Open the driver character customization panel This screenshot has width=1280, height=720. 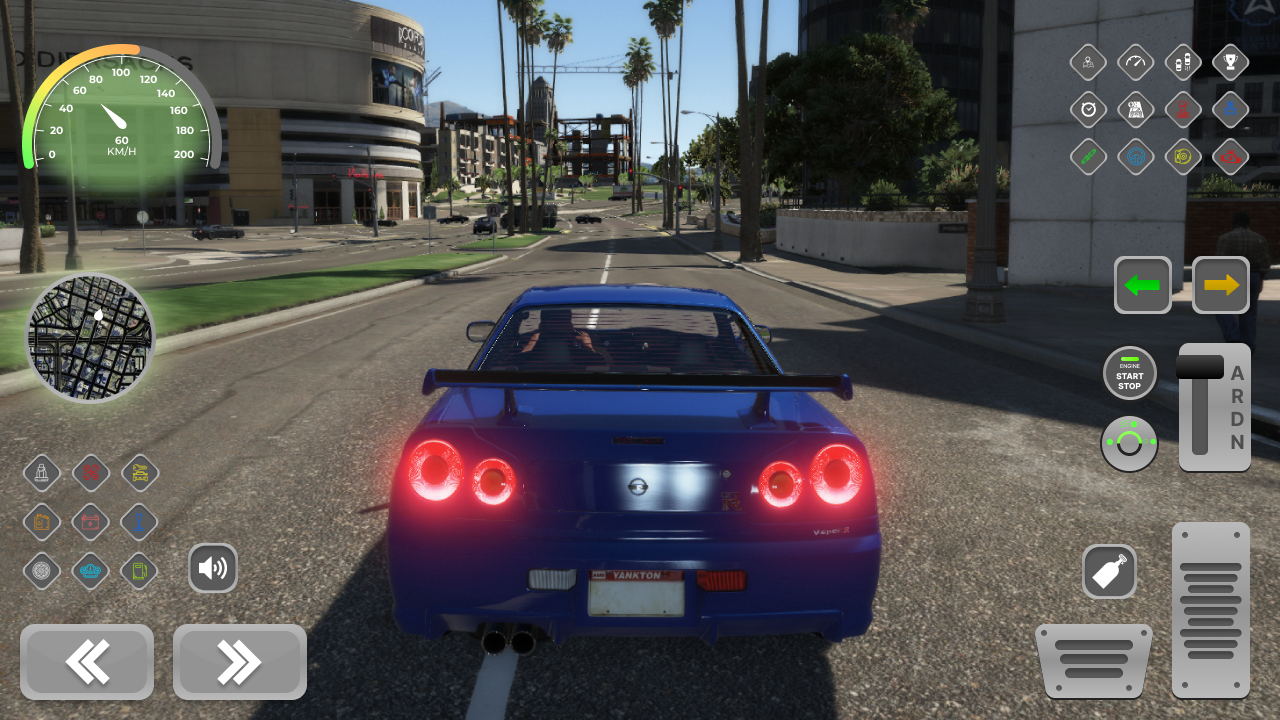(1088, 61)
